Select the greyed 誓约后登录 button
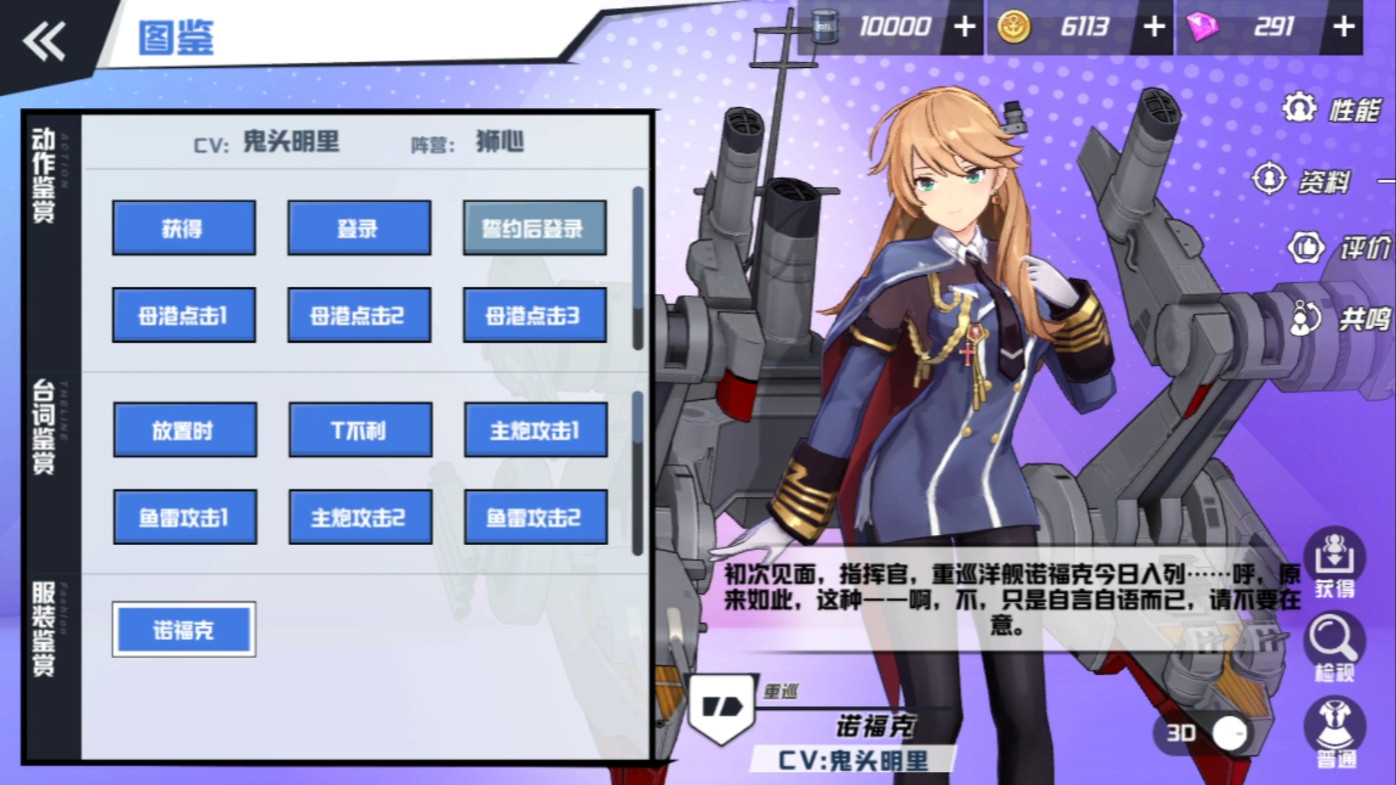 (534, 228)
